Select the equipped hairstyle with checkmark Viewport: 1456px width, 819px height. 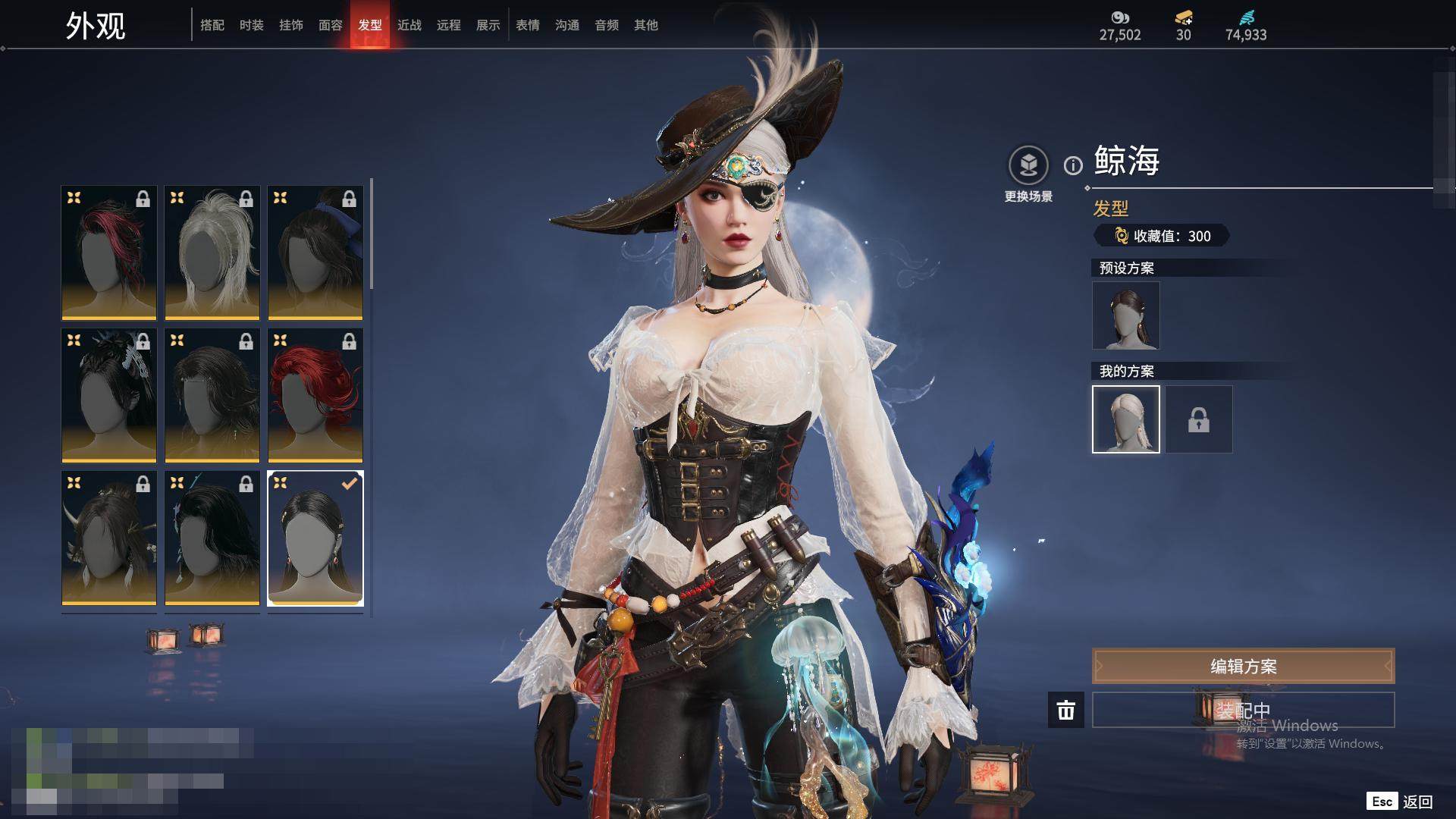tap(315, 538)
